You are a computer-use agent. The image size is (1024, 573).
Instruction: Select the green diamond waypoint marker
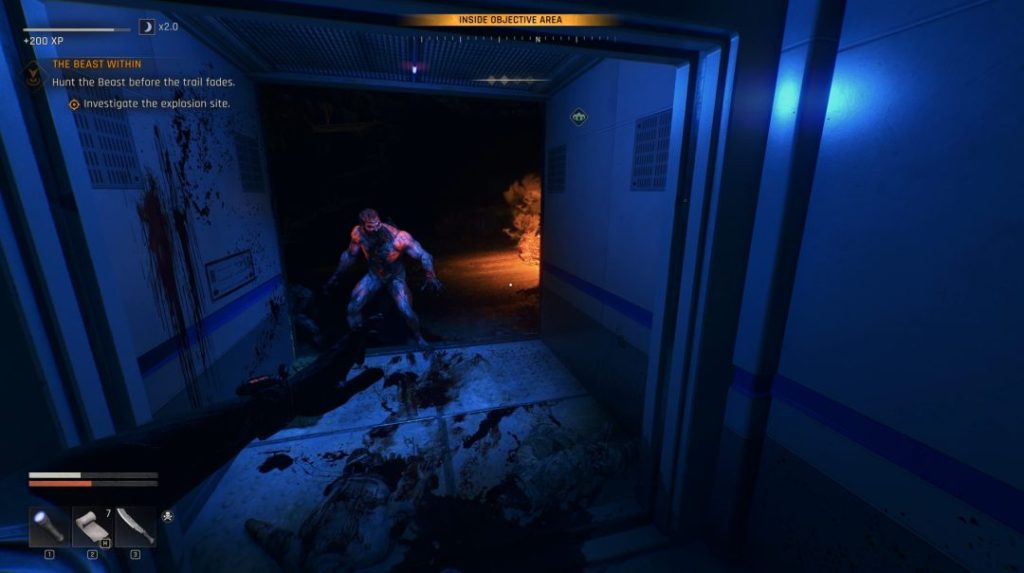click(578, 117)
